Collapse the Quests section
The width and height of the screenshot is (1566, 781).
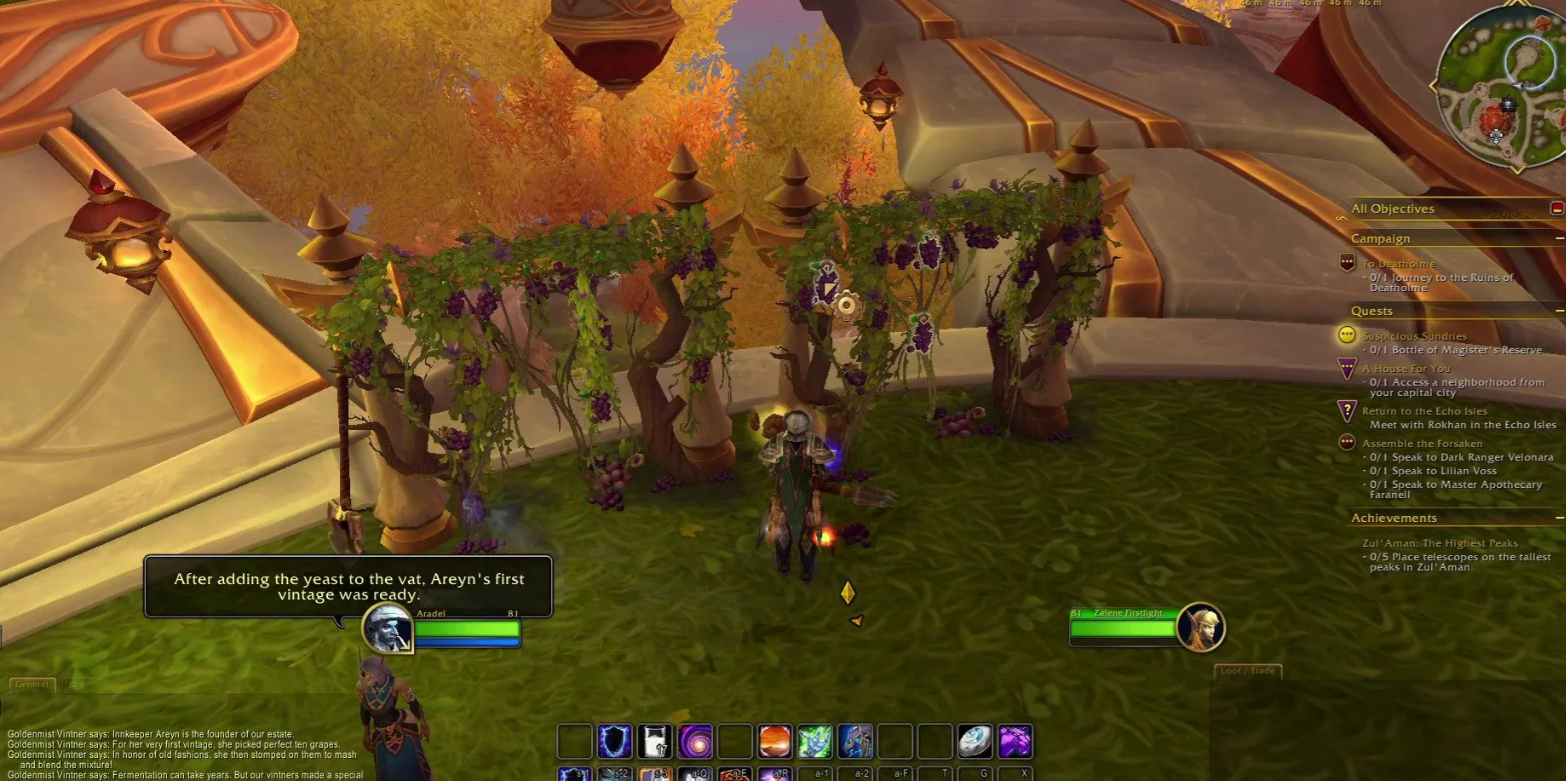1559,311
